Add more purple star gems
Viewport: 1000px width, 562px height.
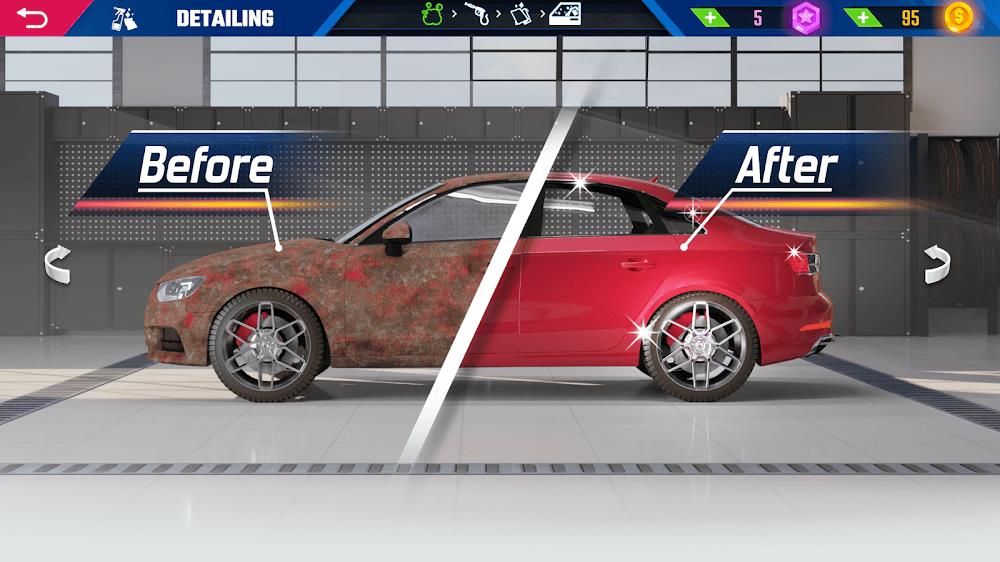(x=712, y=18)
